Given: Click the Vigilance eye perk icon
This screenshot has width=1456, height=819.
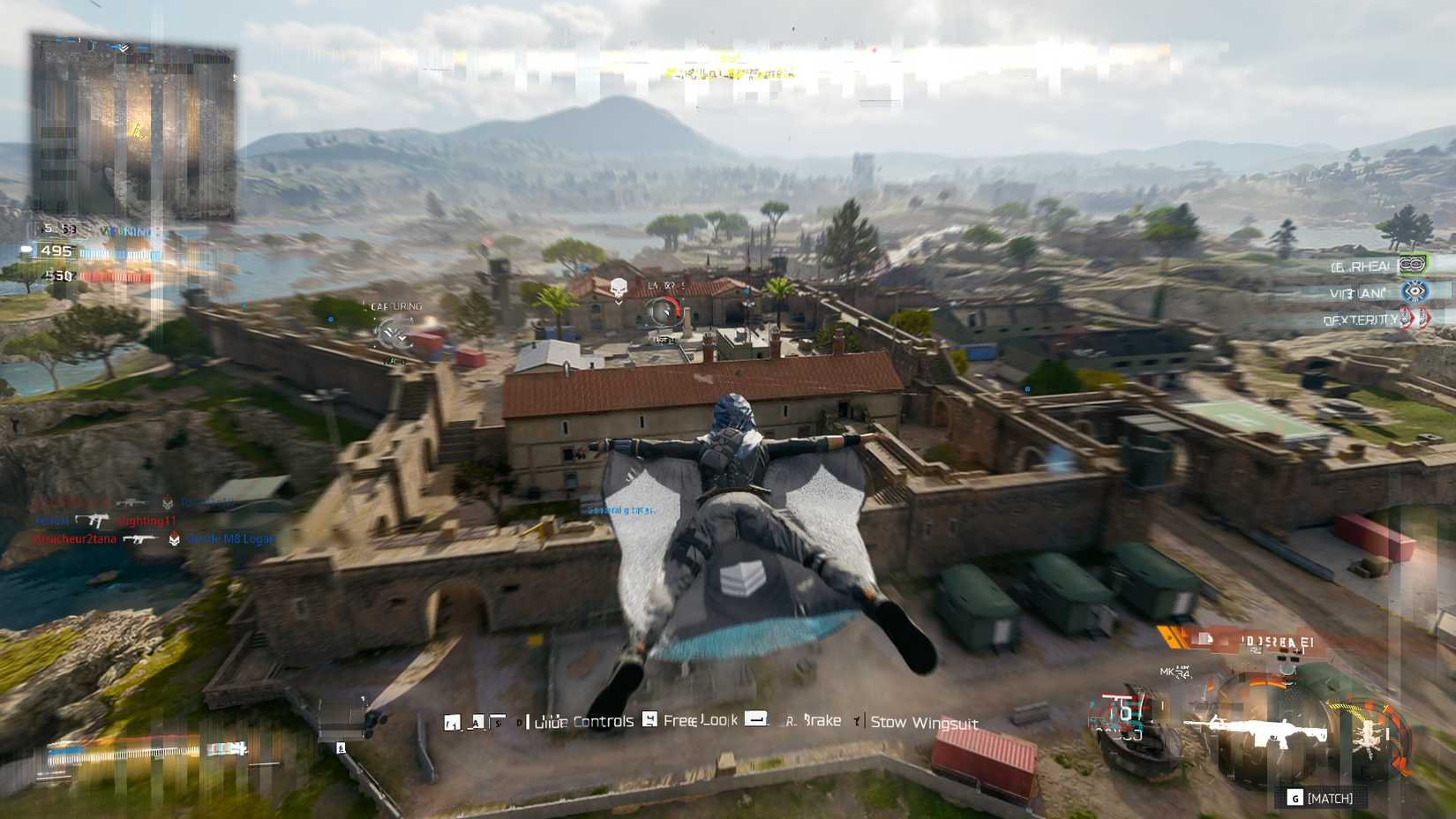Looking at the screenshot, I should [x=1414, y=289].
